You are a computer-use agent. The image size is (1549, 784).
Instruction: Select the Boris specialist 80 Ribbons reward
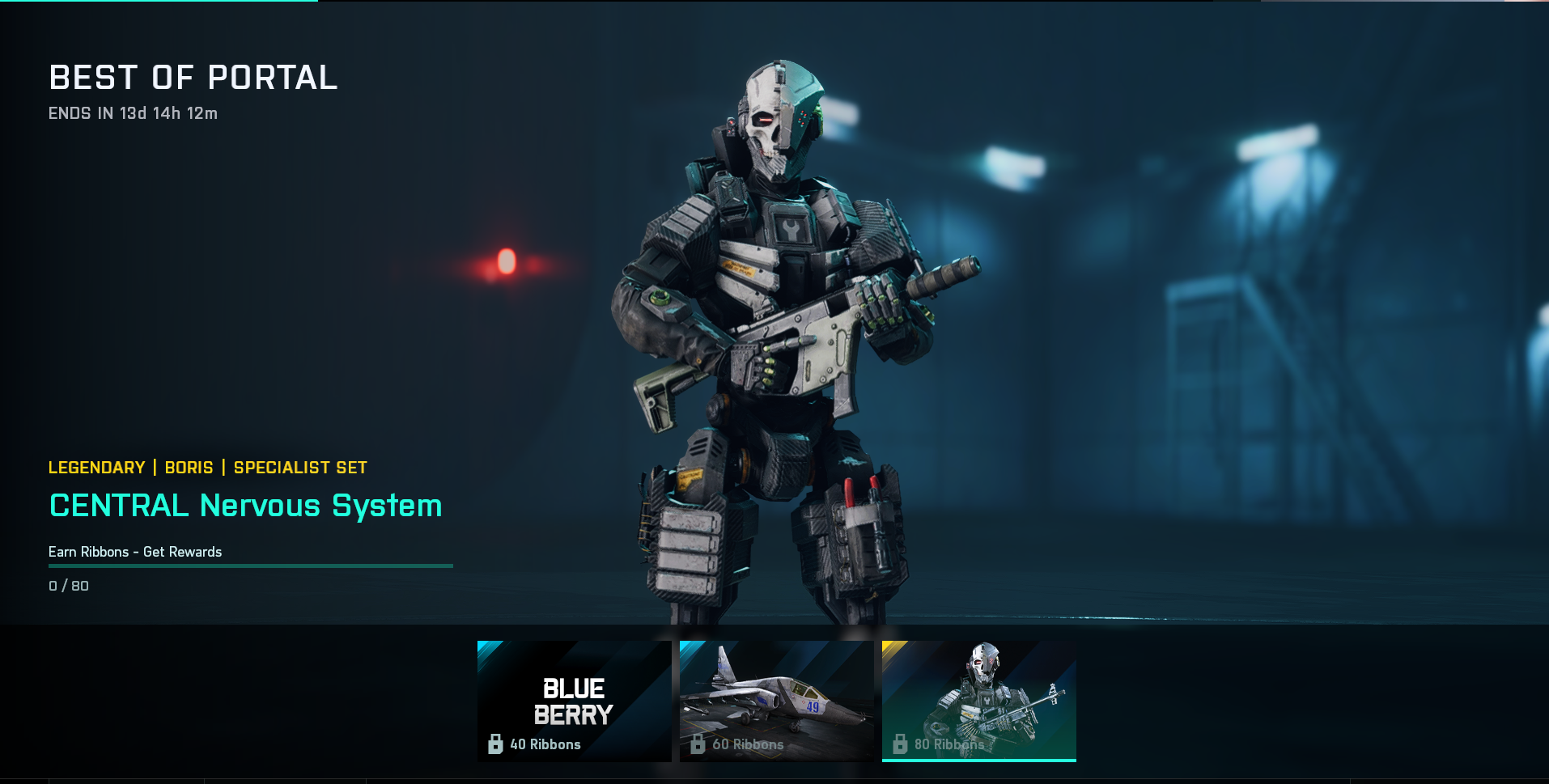978,701
